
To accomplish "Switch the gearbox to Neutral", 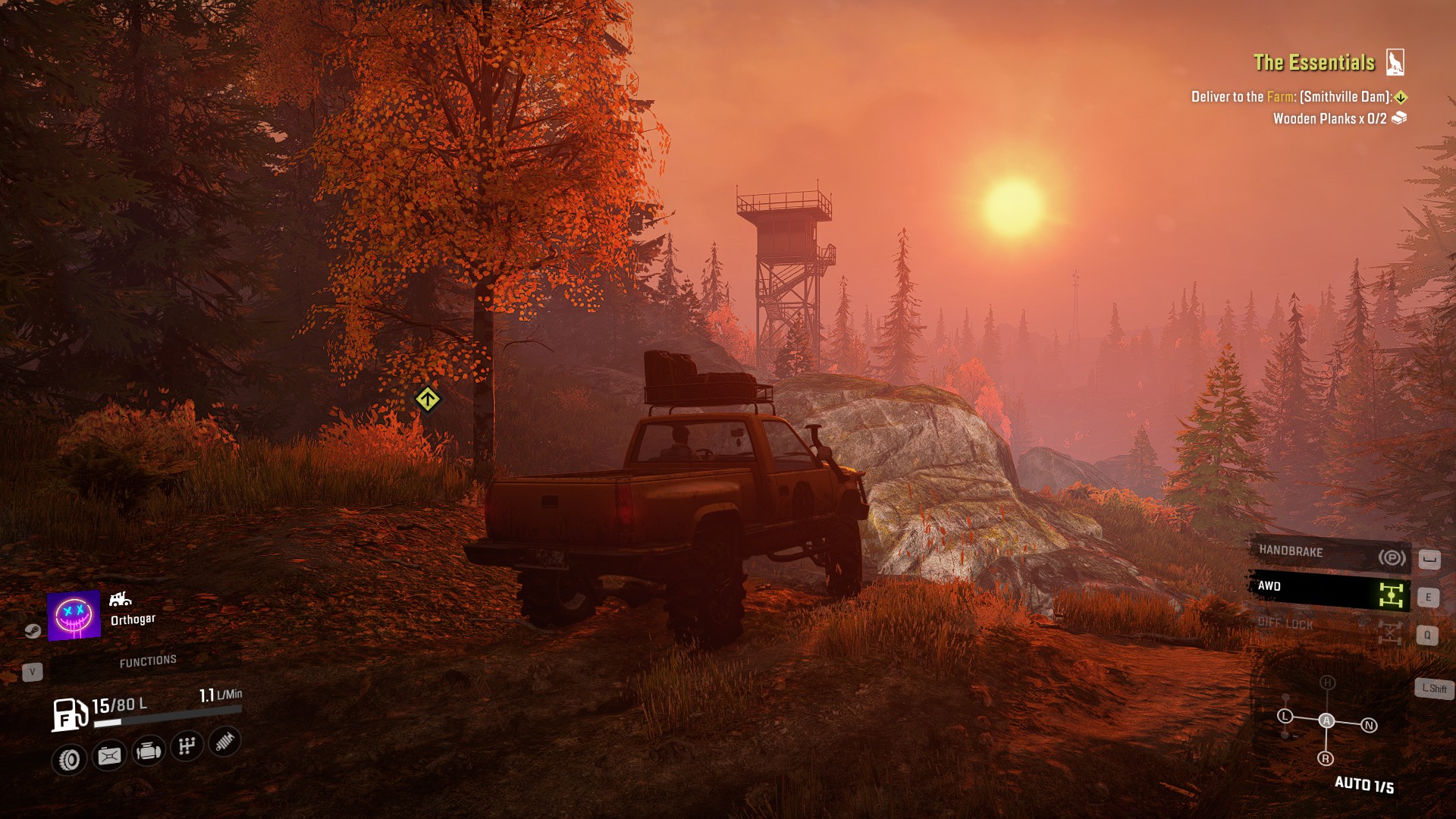I will tap(1369, 726).
